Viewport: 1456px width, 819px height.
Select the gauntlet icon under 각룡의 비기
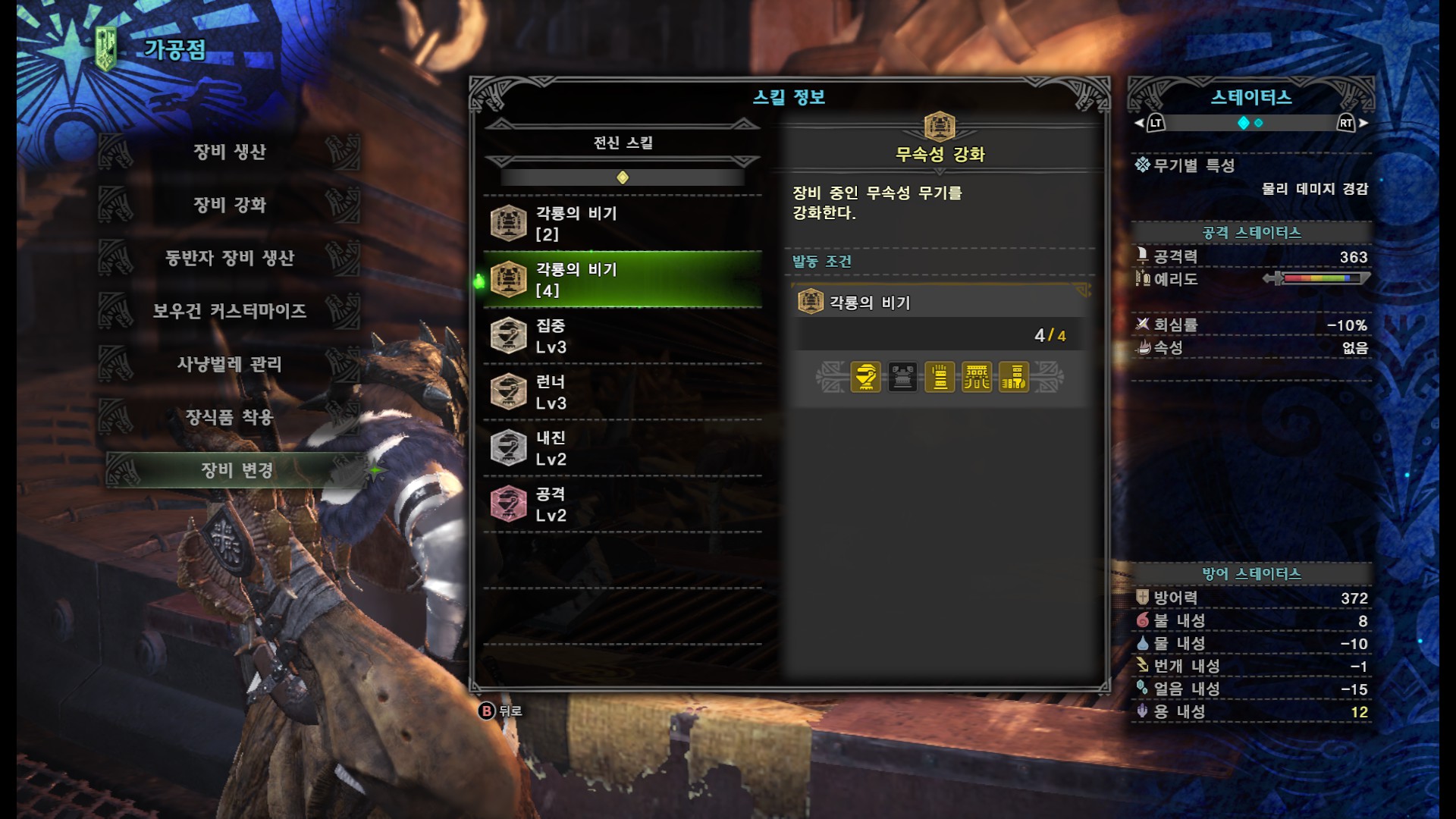(940, 376)
